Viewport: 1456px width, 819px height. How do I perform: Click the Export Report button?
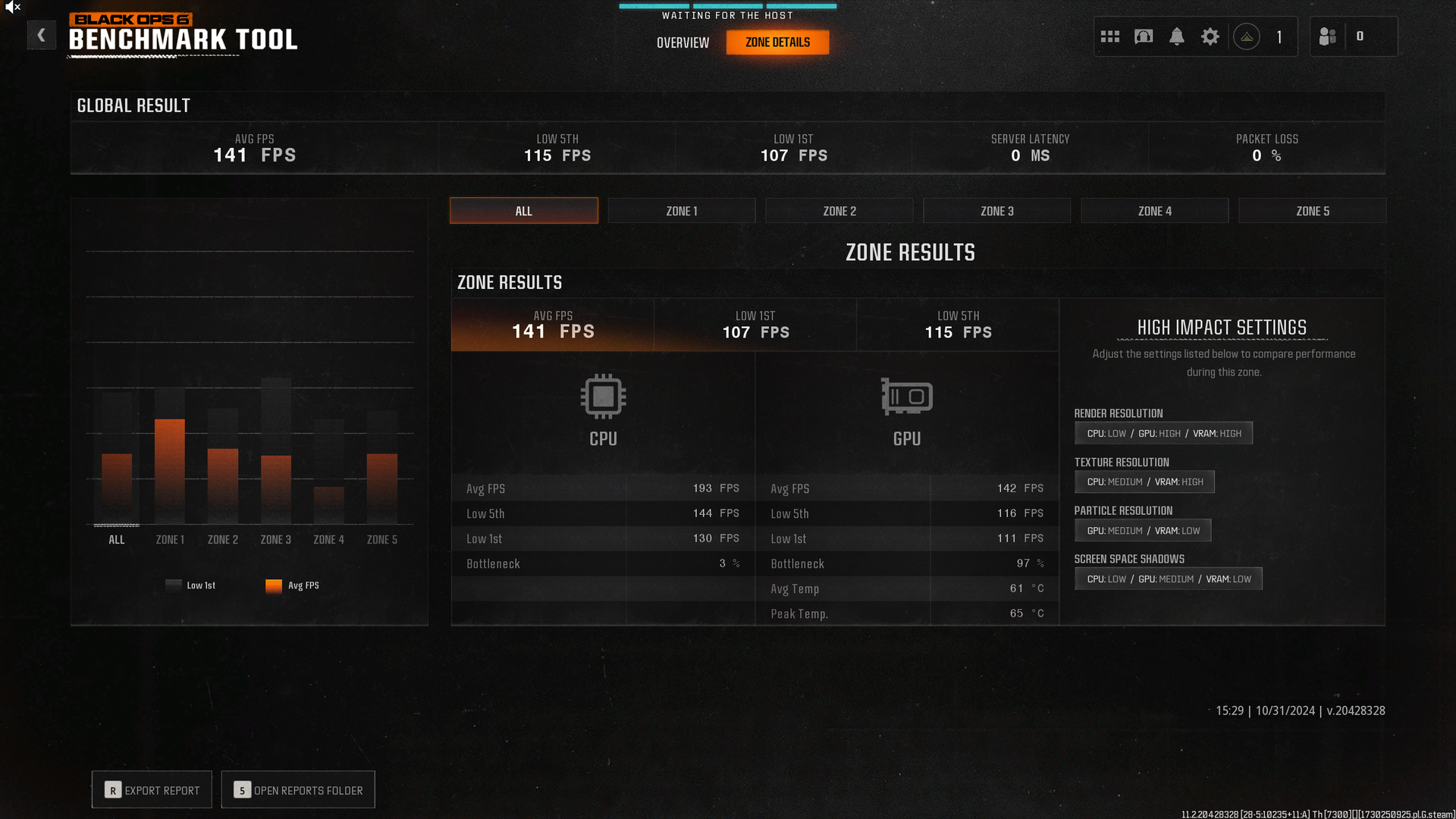point(152,790)
